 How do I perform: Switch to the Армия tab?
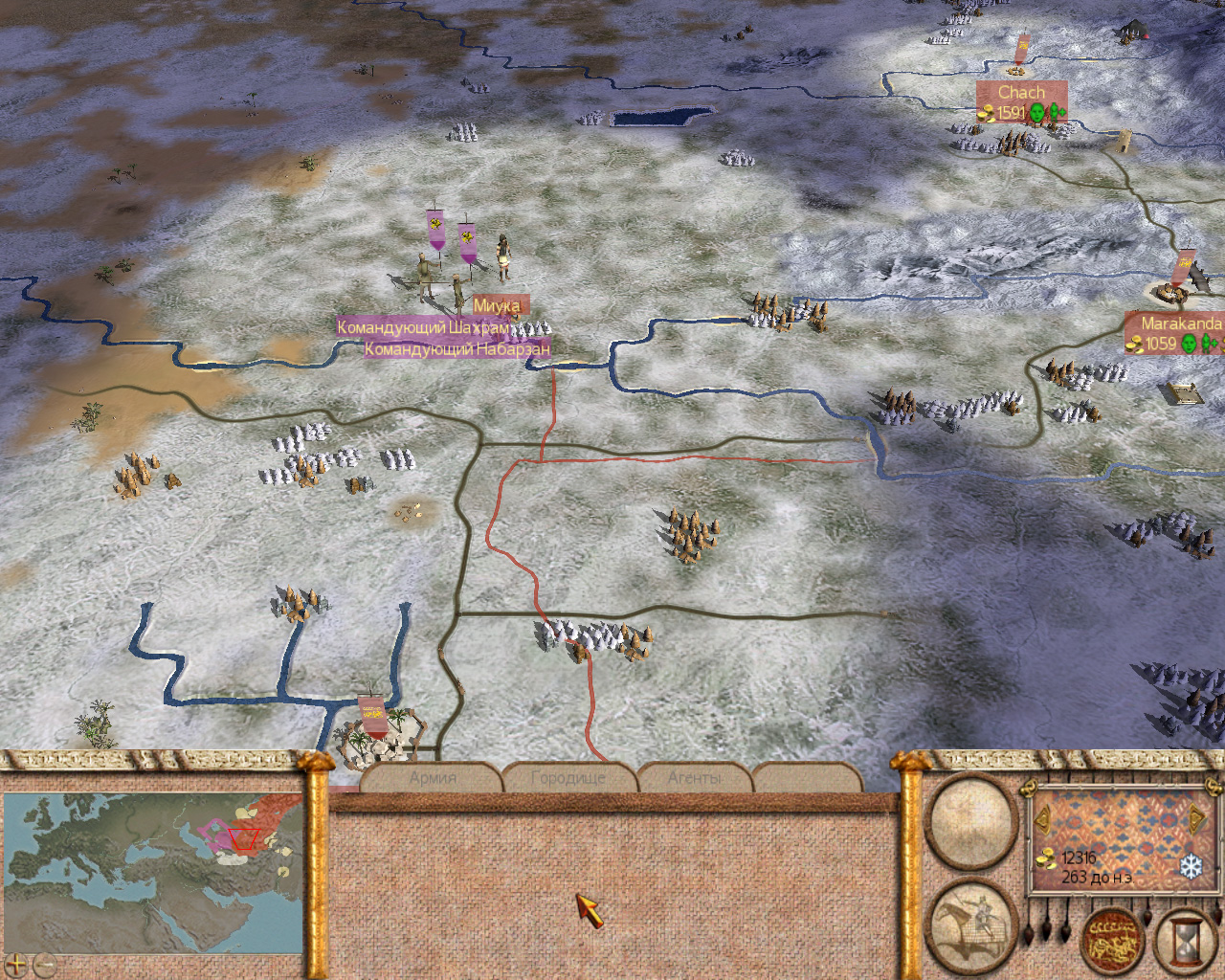(433, 778)
